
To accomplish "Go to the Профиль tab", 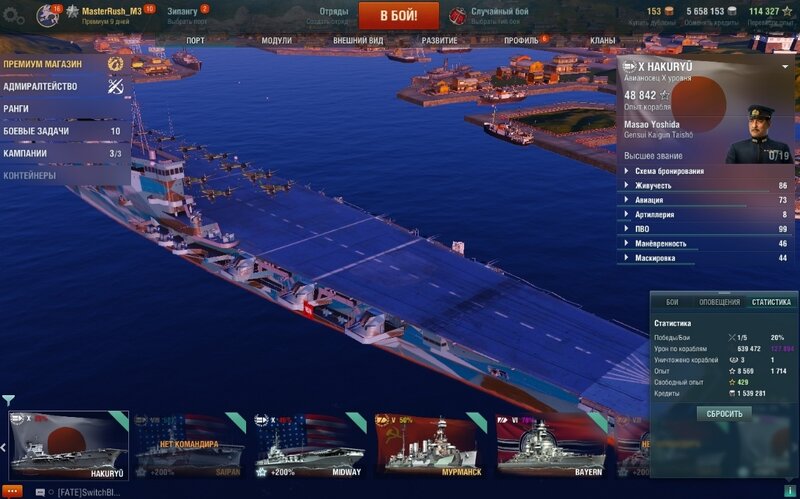I will (x=521, y=41).
